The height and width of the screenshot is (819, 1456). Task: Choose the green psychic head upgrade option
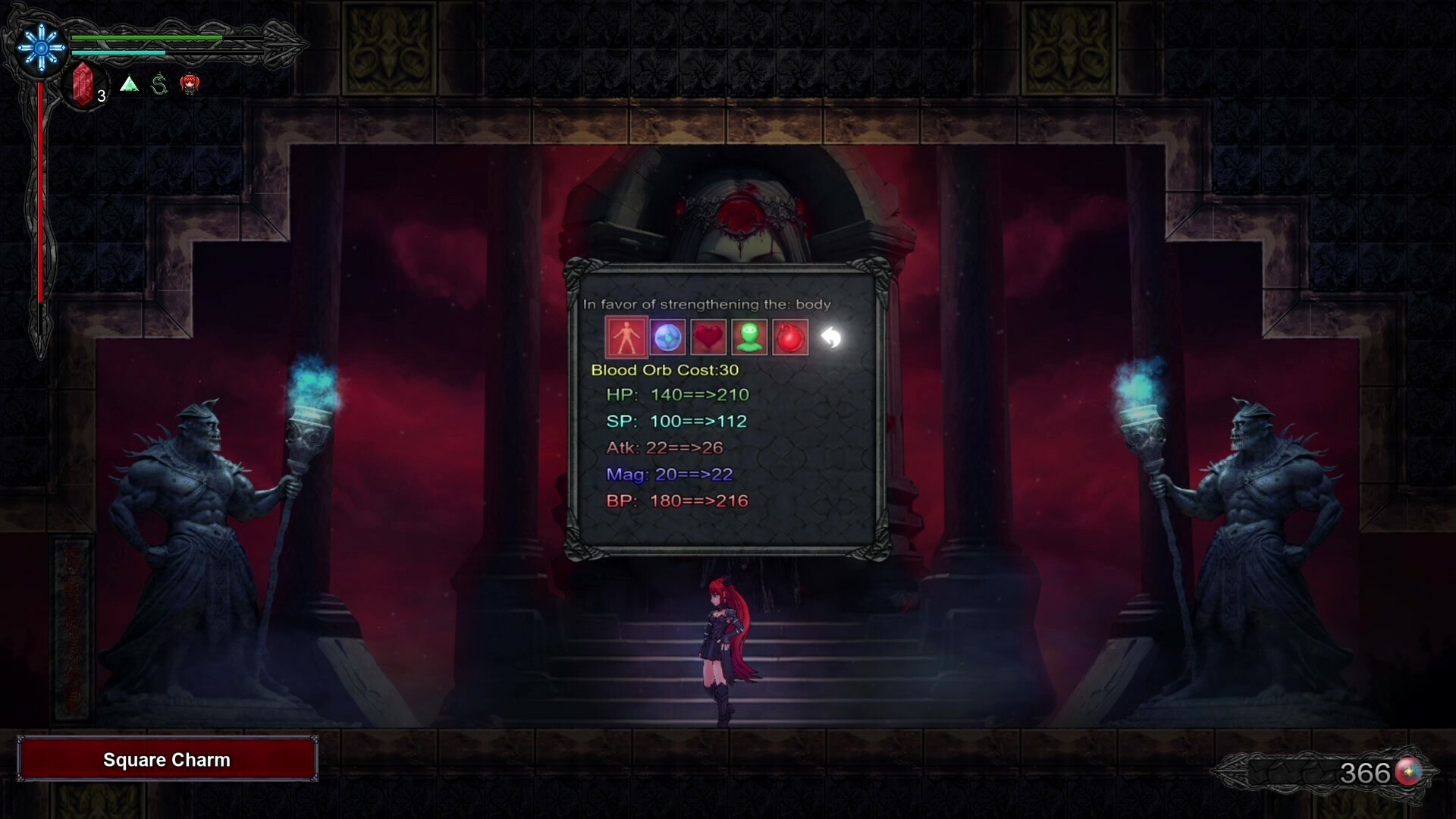coord(749,337)
